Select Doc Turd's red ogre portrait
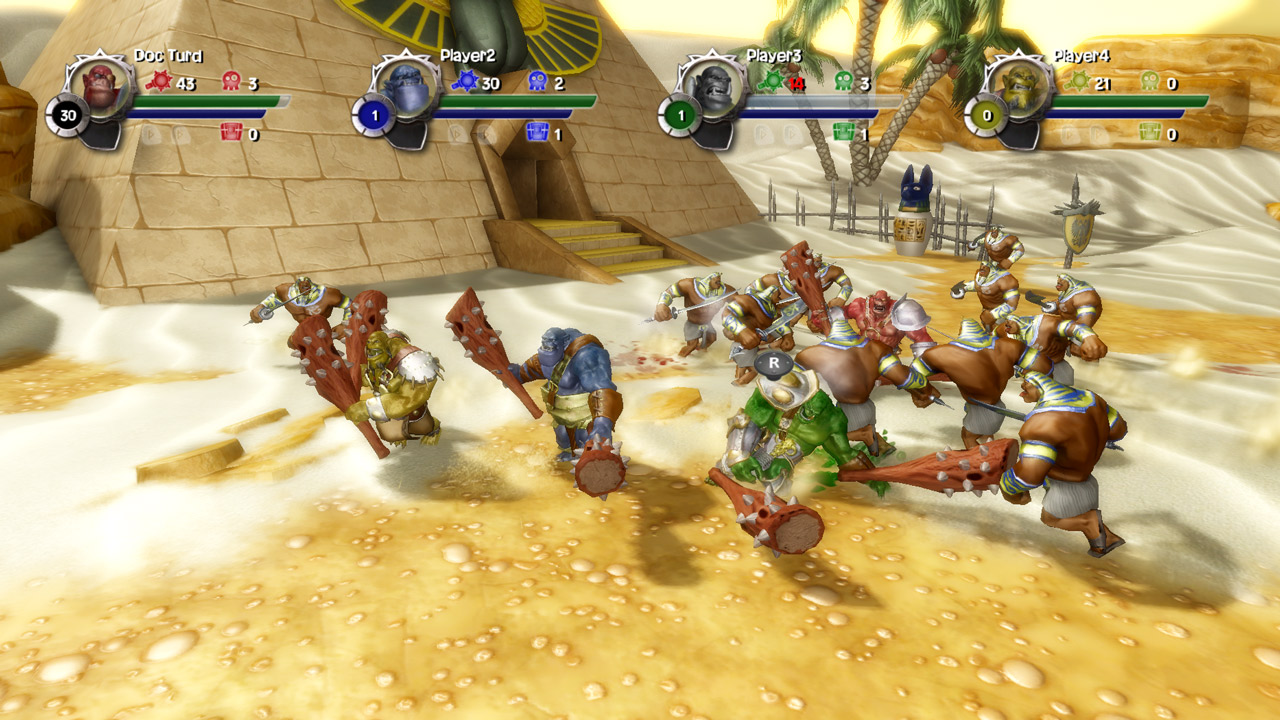 click(101, 86)
